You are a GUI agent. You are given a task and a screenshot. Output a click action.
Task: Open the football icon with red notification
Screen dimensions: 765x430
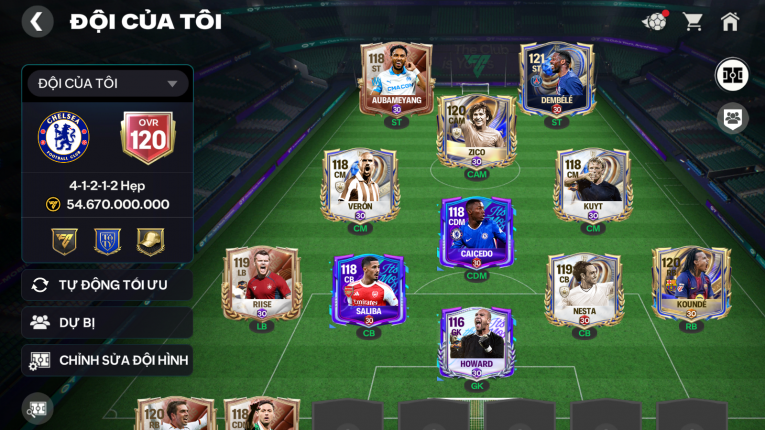[655, 21]
